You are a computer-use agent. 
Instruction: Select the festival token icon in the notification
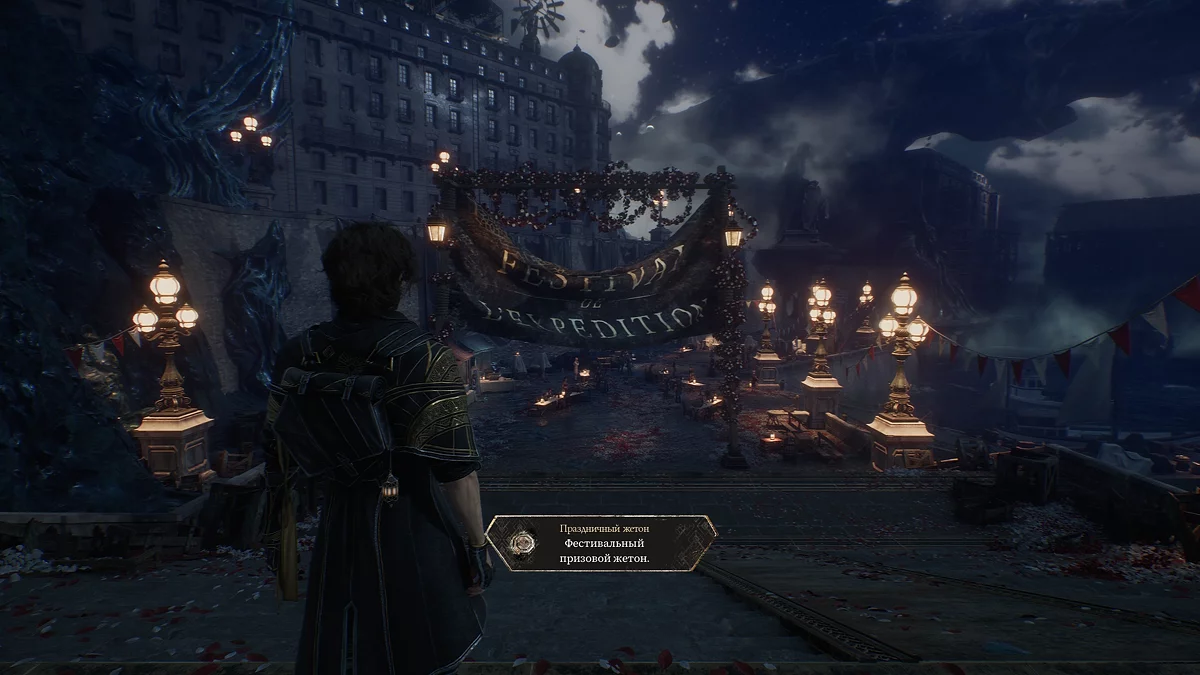(521, 543)
